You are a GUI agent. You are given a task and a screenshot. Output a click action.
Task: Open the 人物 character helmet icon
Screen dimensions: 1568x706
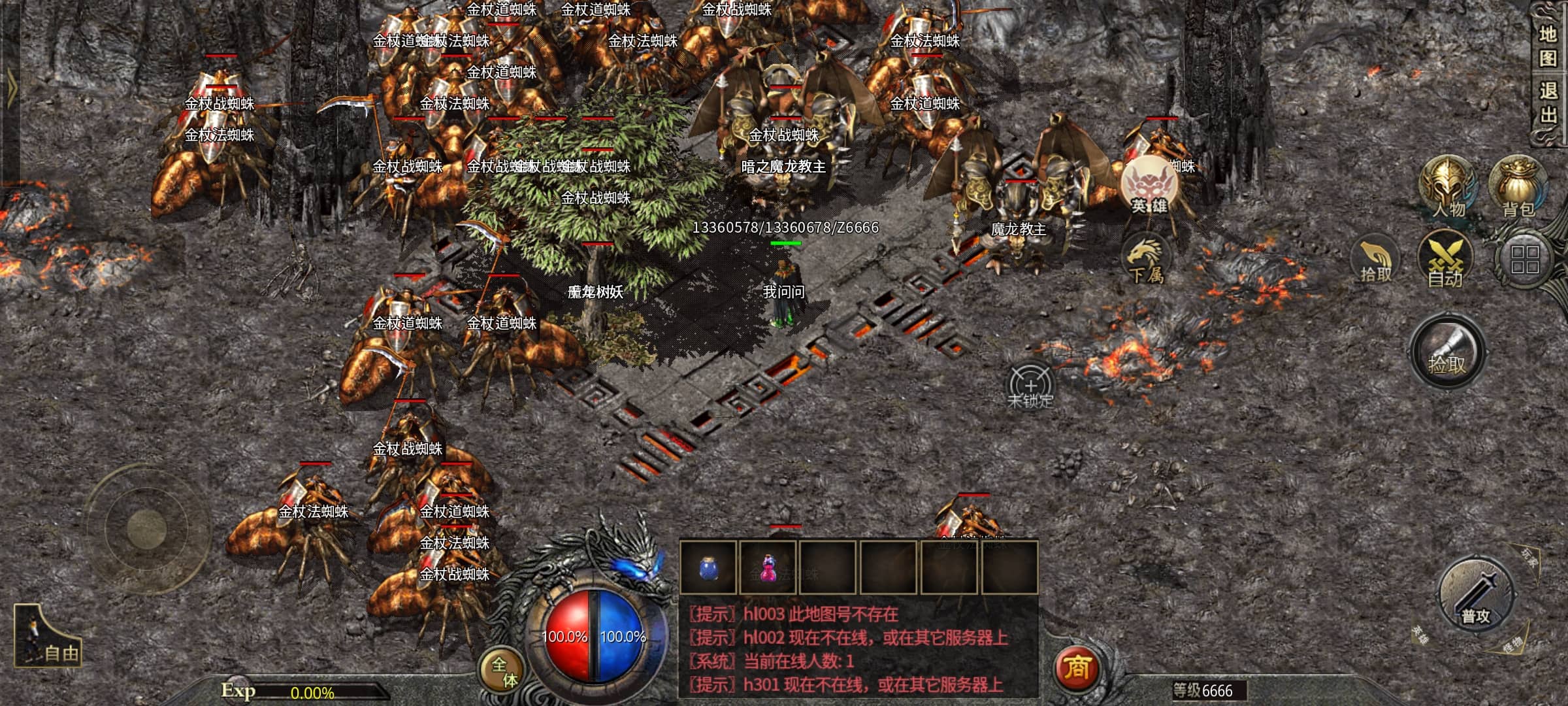point(1448,188)
